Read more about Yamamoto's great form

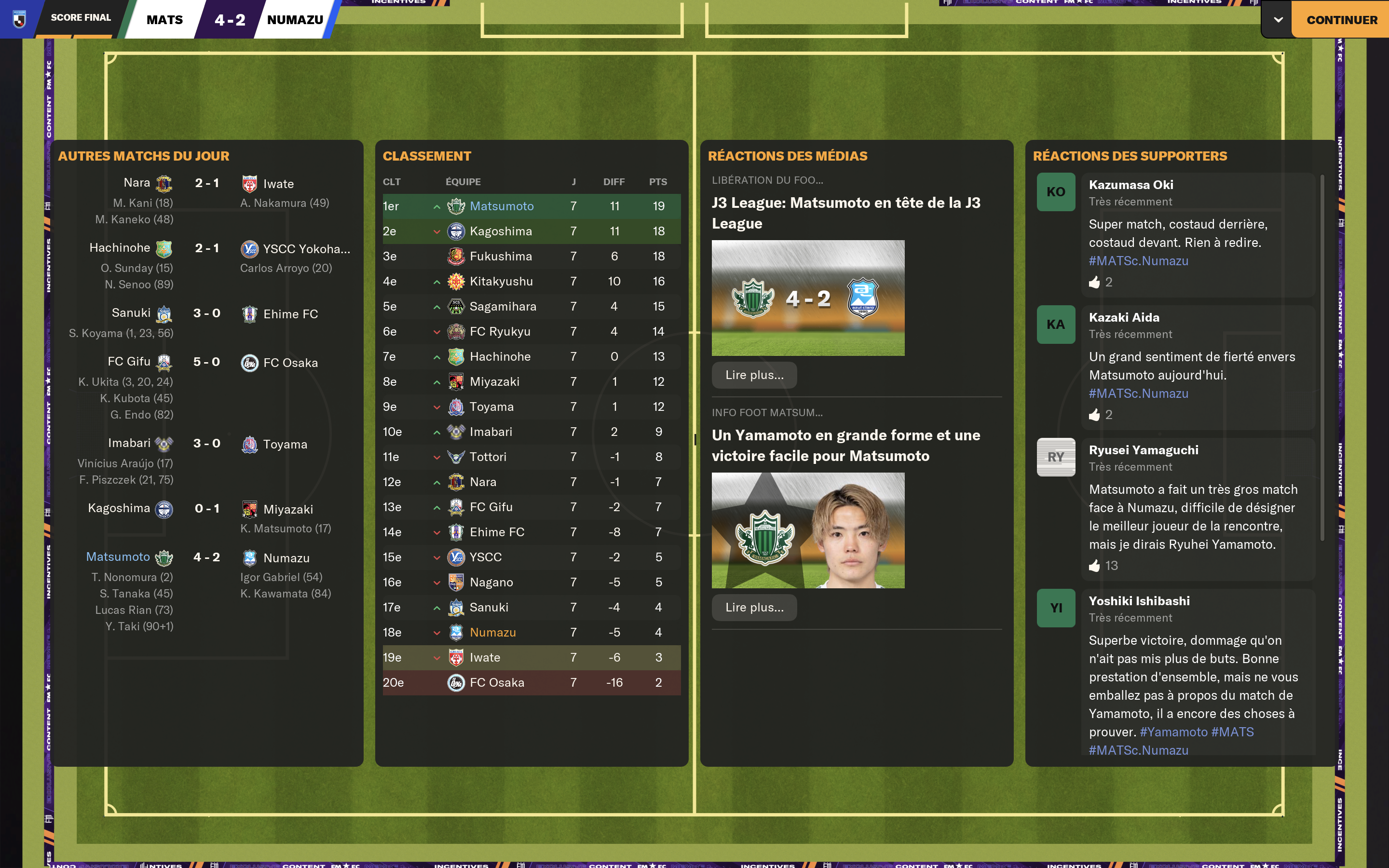[754, 608]
